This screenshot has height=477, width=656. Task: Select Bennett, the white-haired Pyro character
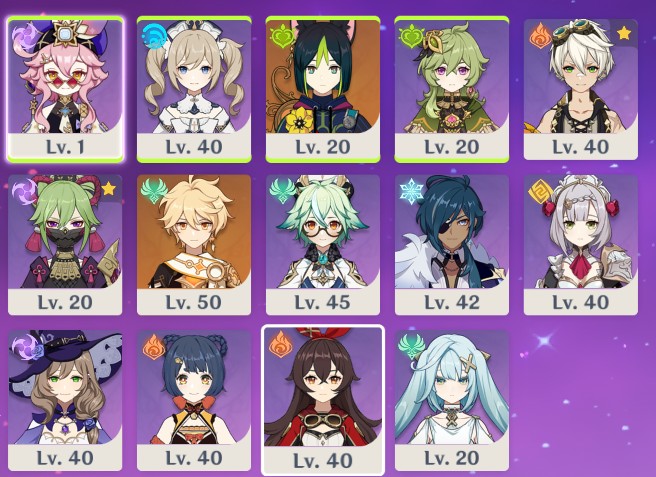pos(580,85)
